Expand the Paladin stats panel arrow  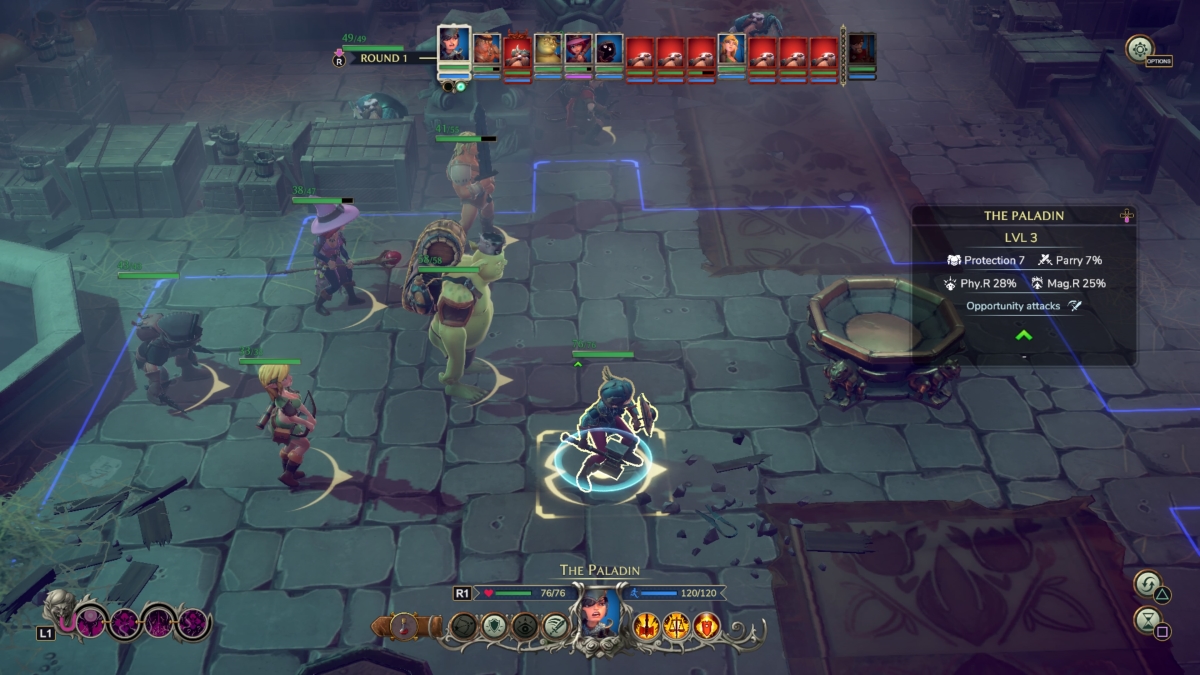point(1023,335)
